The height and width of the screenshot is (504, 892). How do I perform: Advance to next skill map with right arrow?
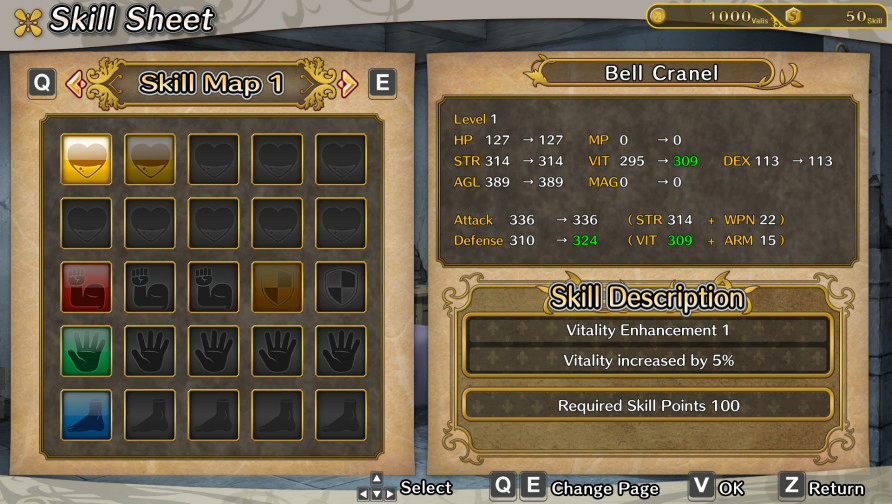pyautogui.click(x=348, y=83)
